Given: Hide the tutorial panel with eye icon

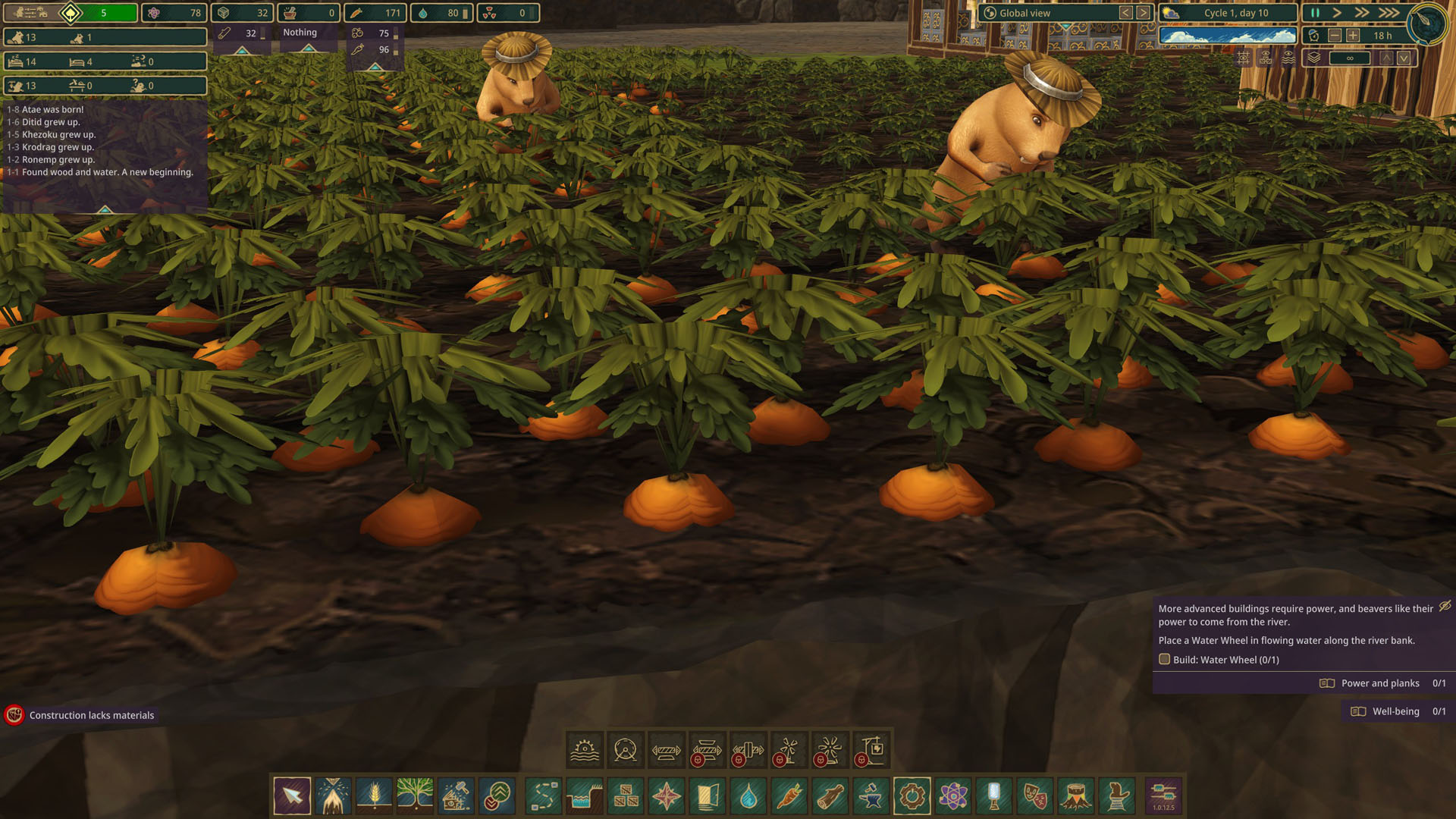Looking at the screenshot, I should (1445, 606).
